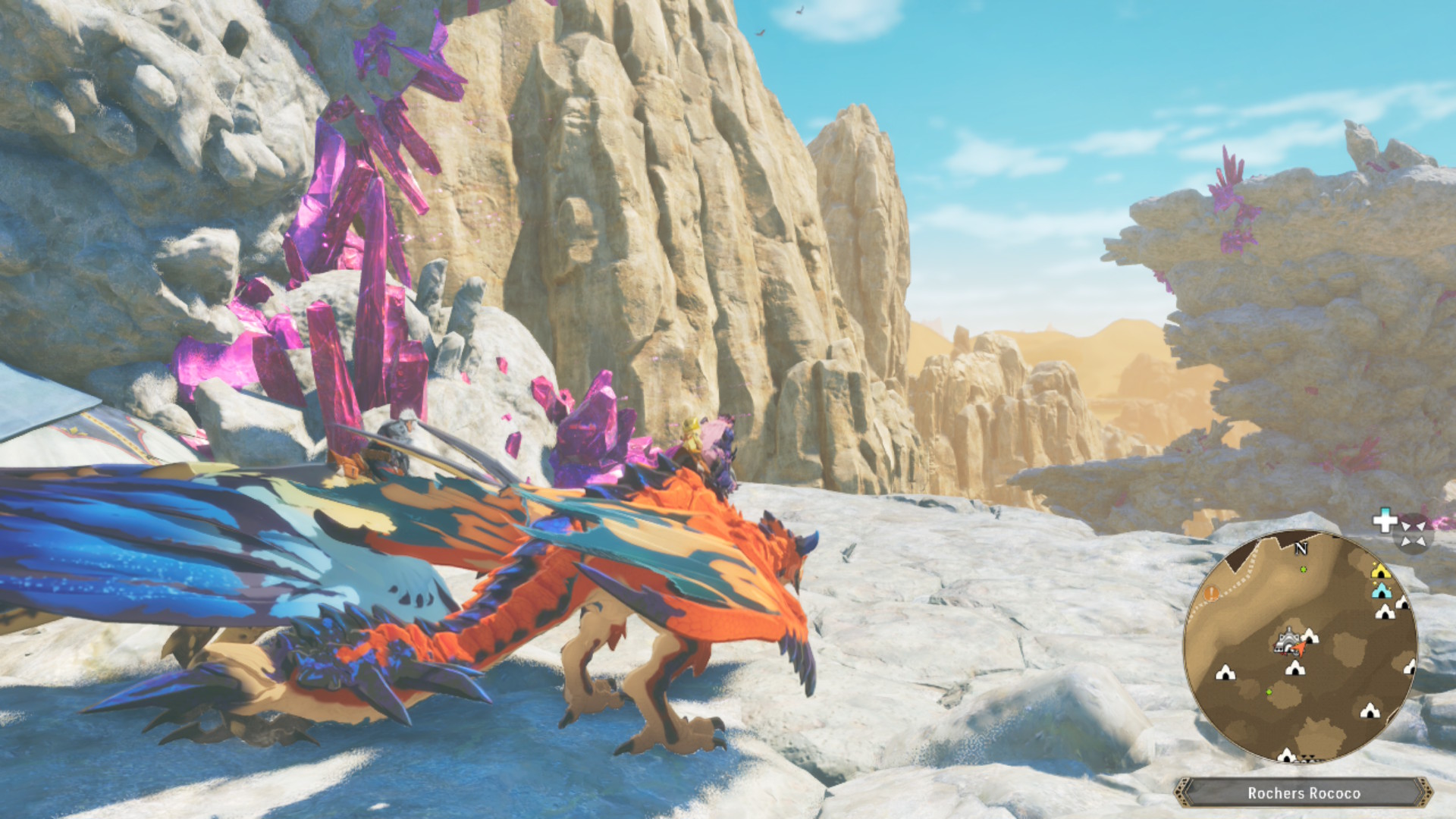This screenshot has width=1456, height=819.
Task: Click the orange exclamation quest marker
Action: click(x=1211, y=593)
